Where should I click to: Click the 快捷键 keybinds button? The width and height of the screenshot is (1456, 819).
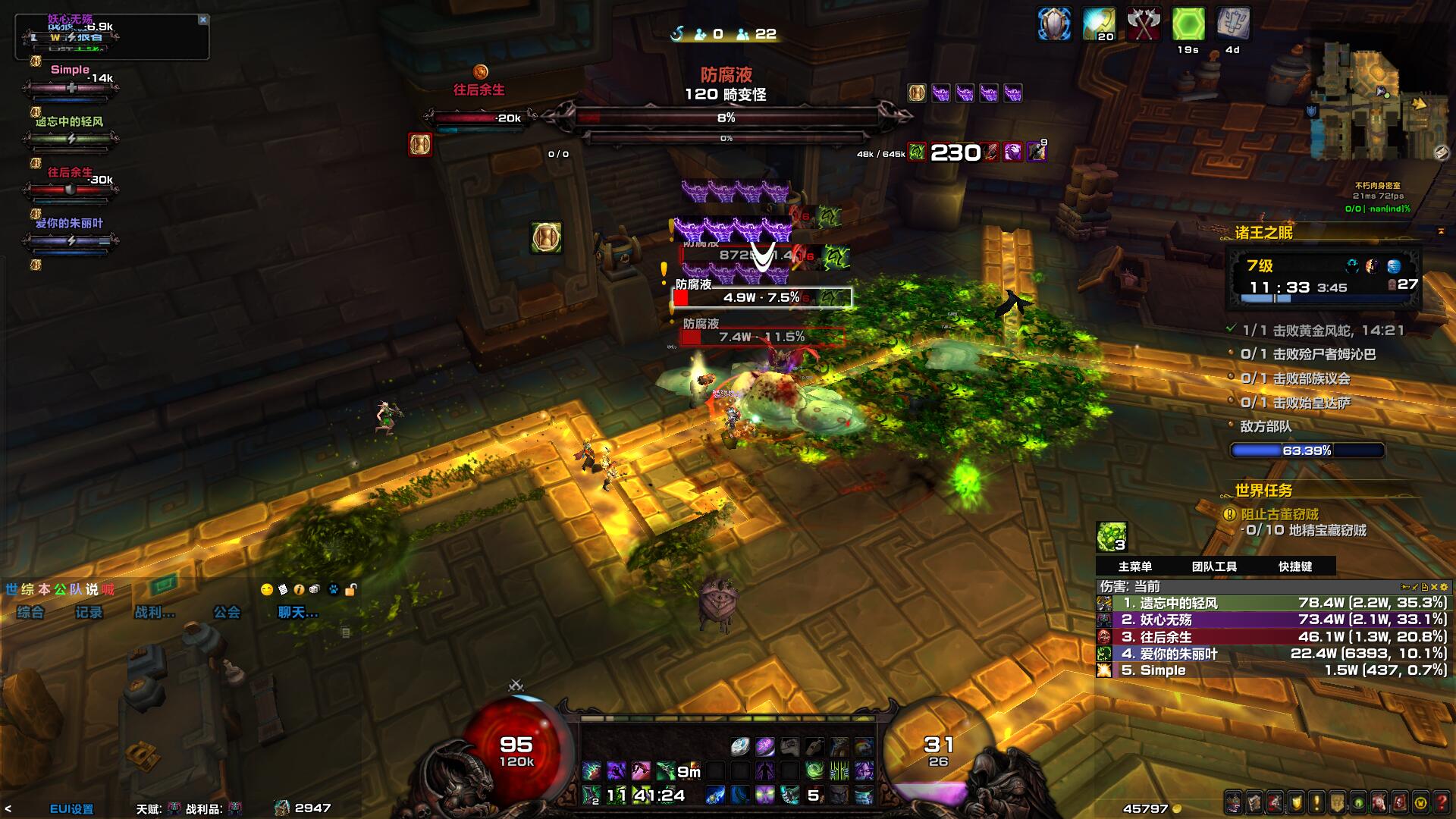(1294, 566)
